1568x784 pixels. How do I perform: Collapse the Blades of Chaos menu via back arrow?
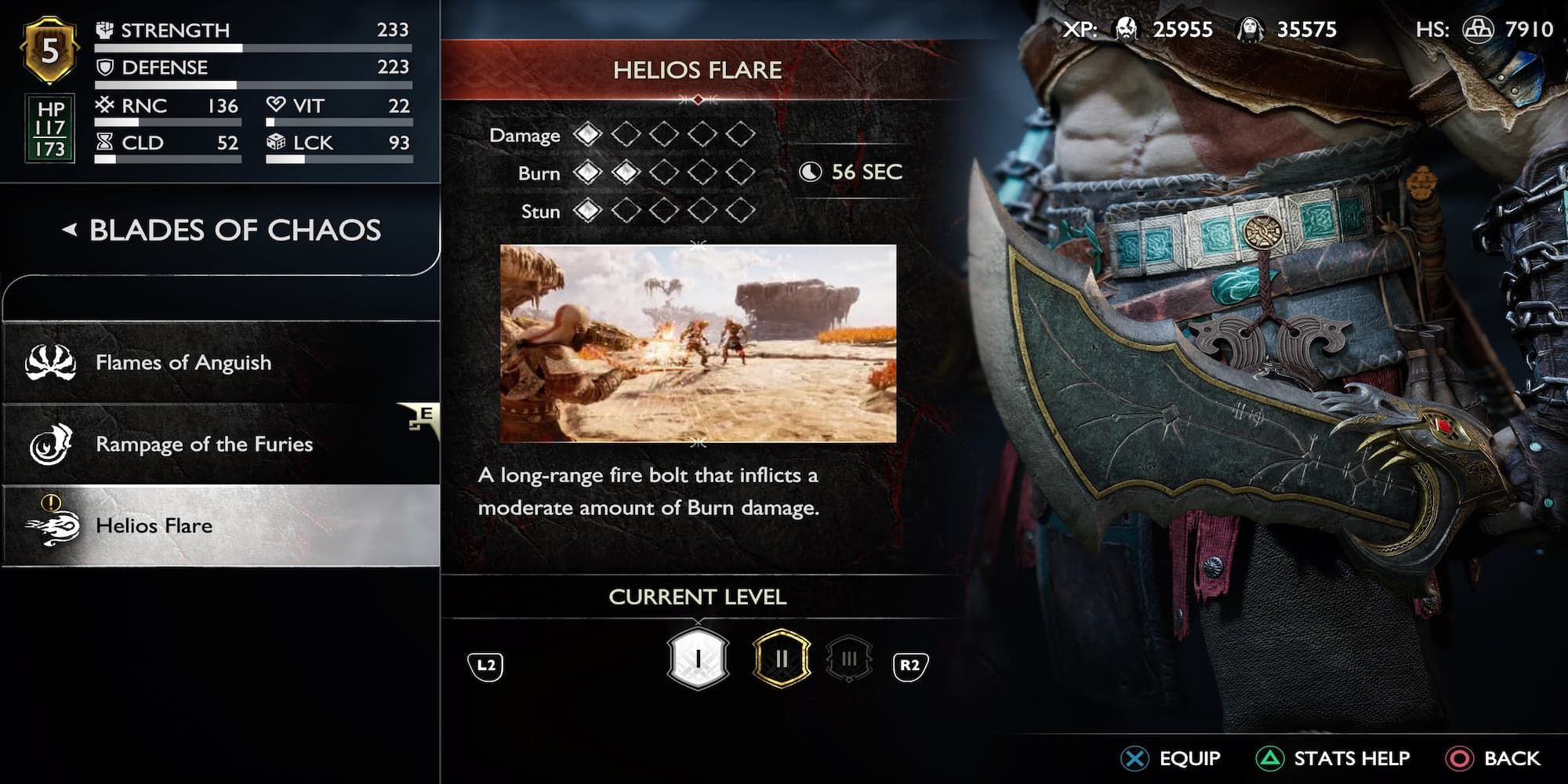69,230
